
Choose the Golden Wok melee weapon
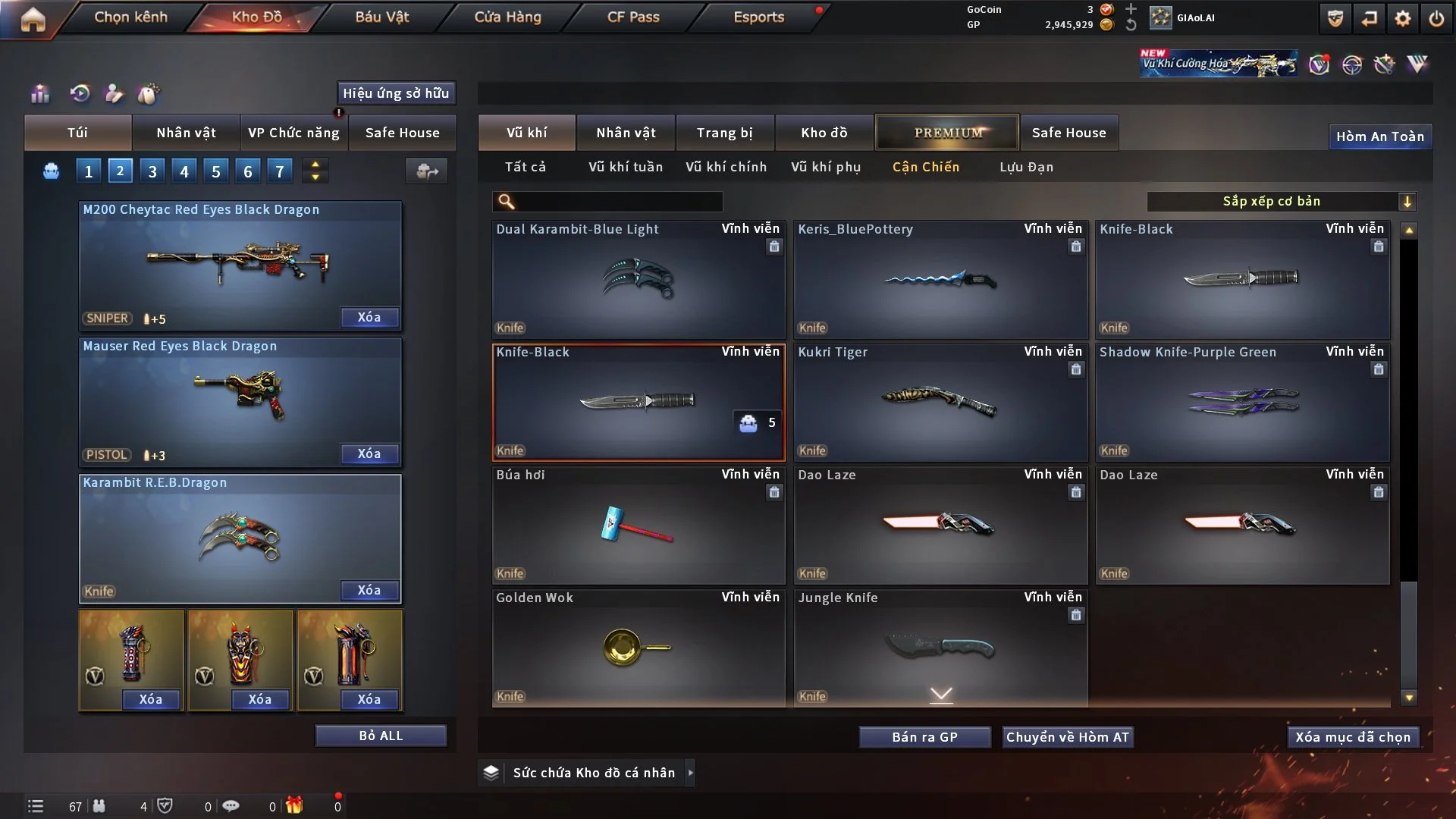click(639, 648)
